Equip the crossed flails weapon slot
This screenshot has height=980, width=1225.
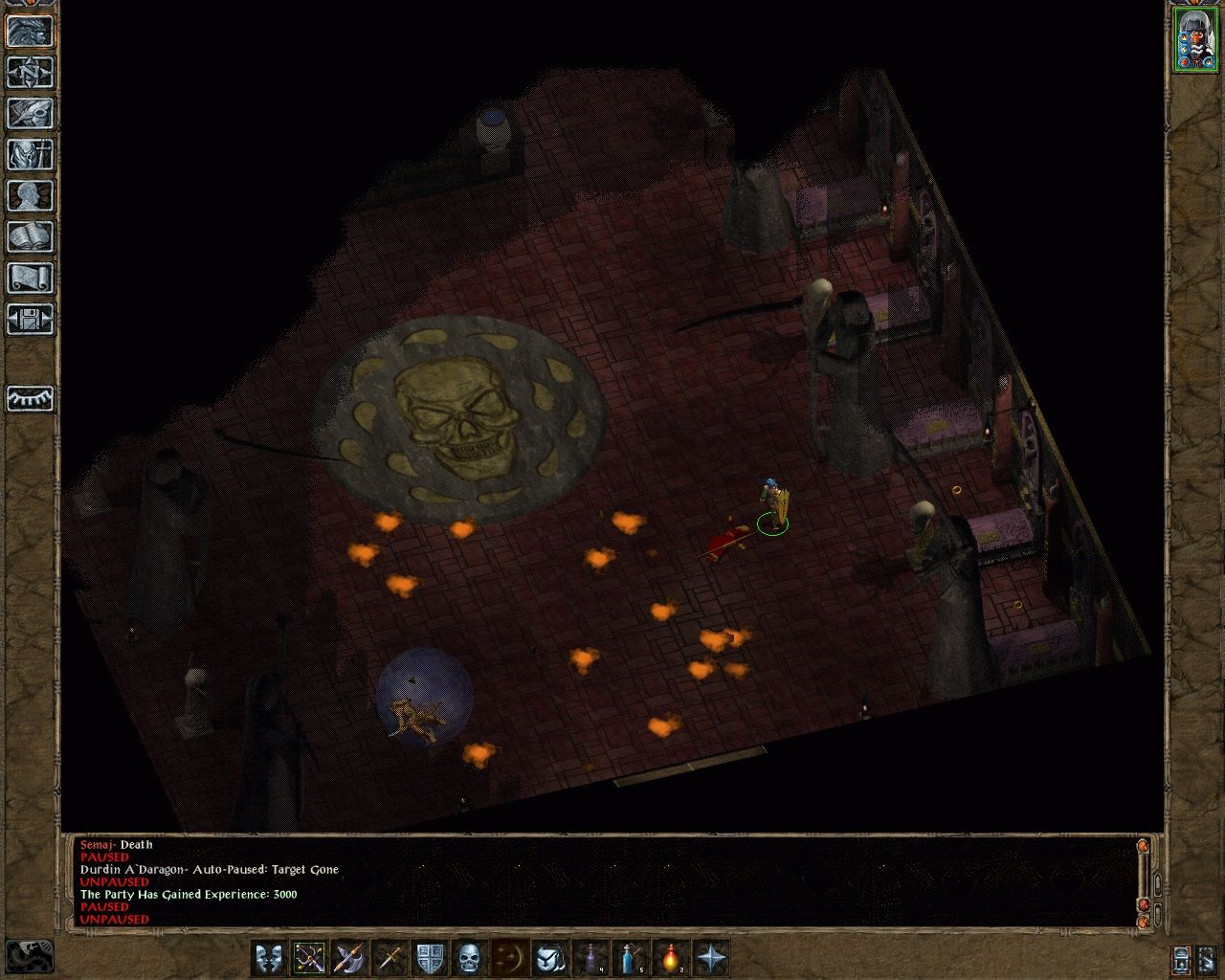309,957
